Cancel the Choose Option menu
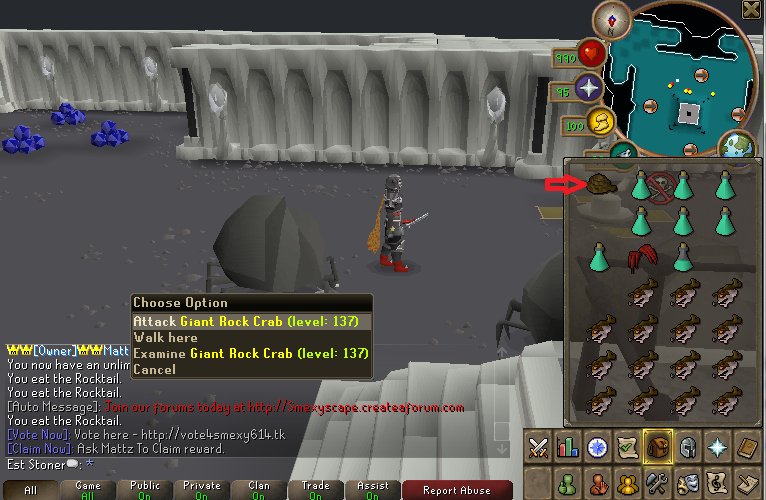 [154, 369]
